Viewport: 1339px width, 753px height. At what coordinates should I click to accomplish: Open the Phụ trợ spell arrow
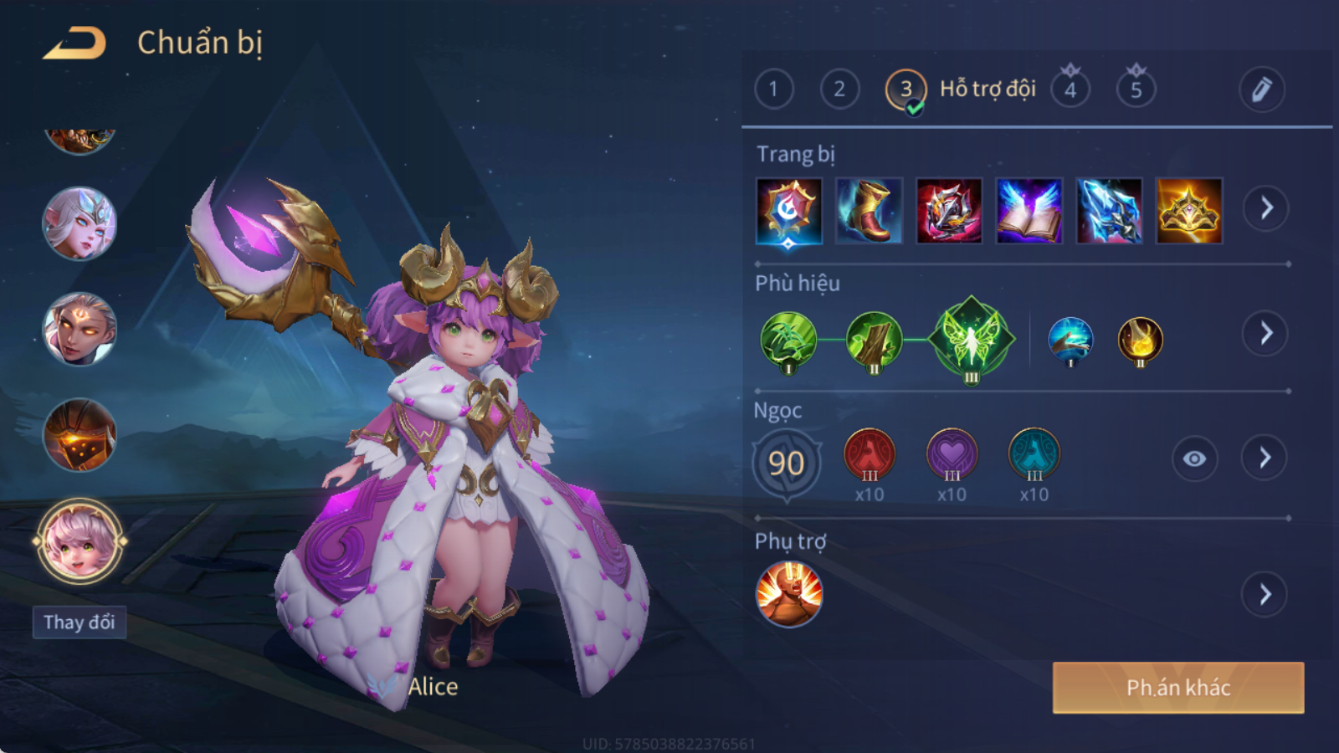click(x=1265, y=595)
